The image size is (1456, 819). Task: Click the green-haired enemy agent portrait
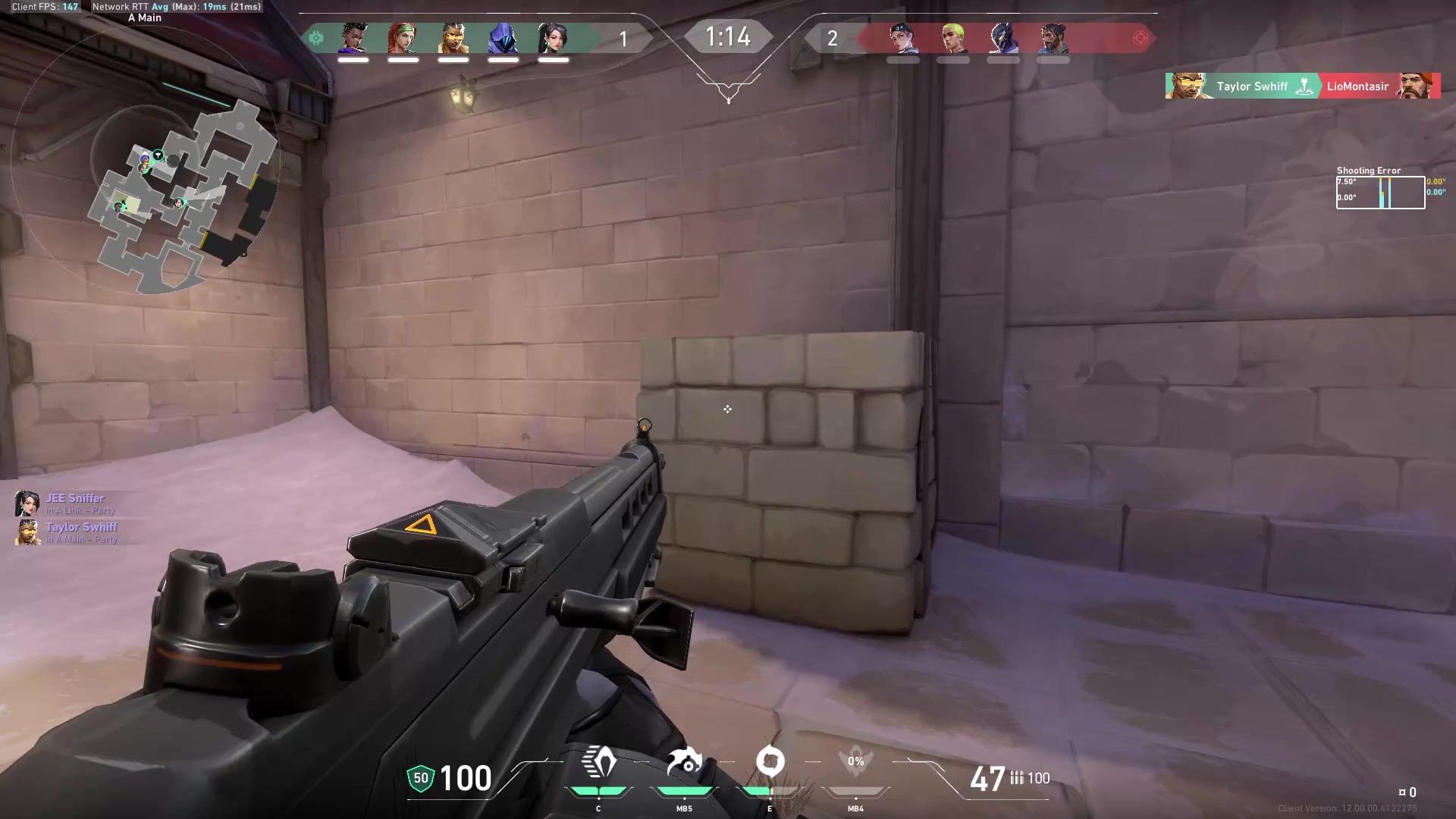(953, 38)
